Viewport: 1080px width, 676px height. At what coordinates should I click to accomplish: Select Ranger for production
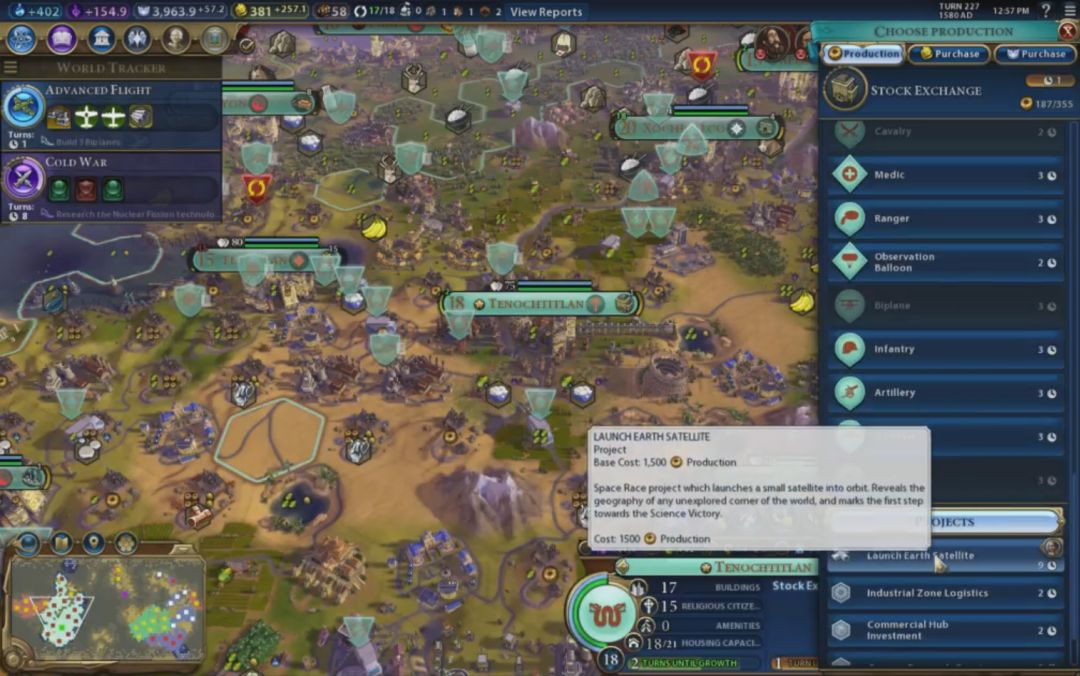click(944, 219)
